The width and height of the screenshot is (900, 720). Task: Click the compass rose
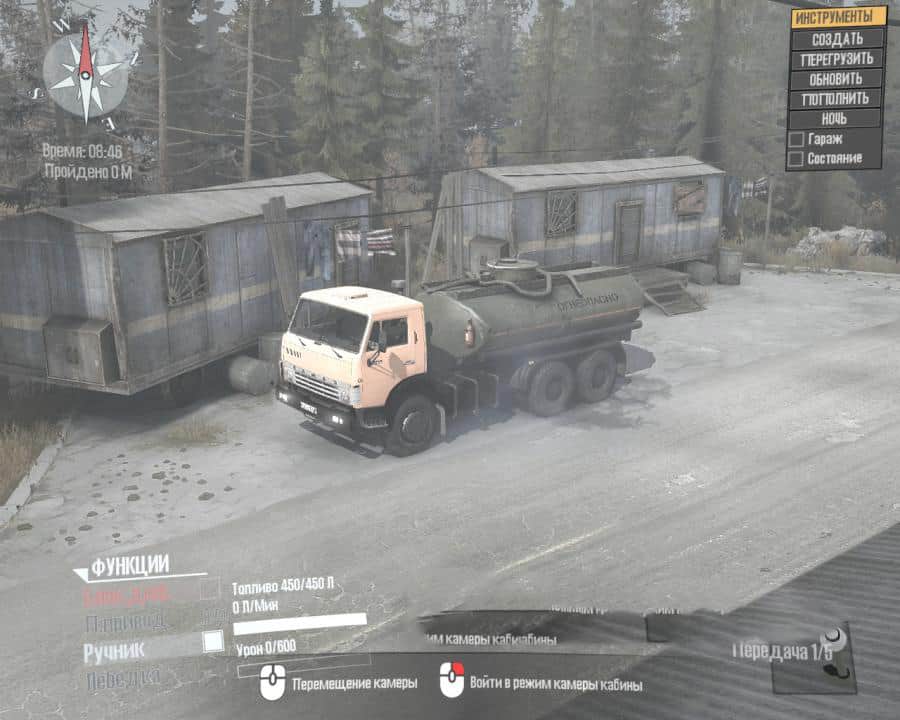tap(85, 70)
